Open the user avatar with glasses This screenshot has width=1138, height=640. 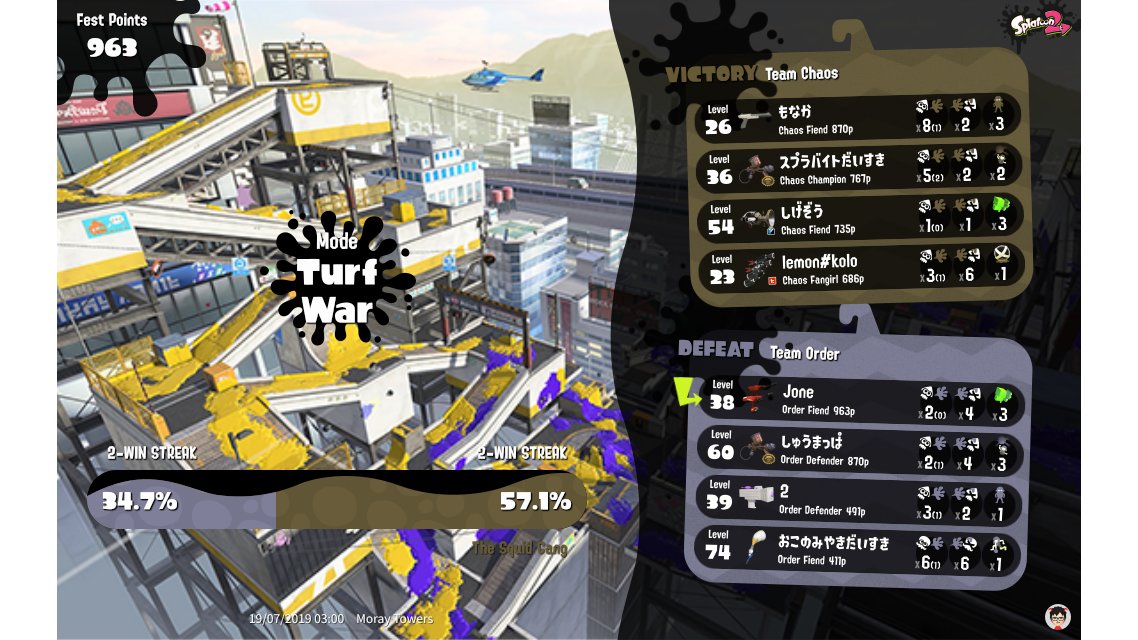(x=1057, y=616)
